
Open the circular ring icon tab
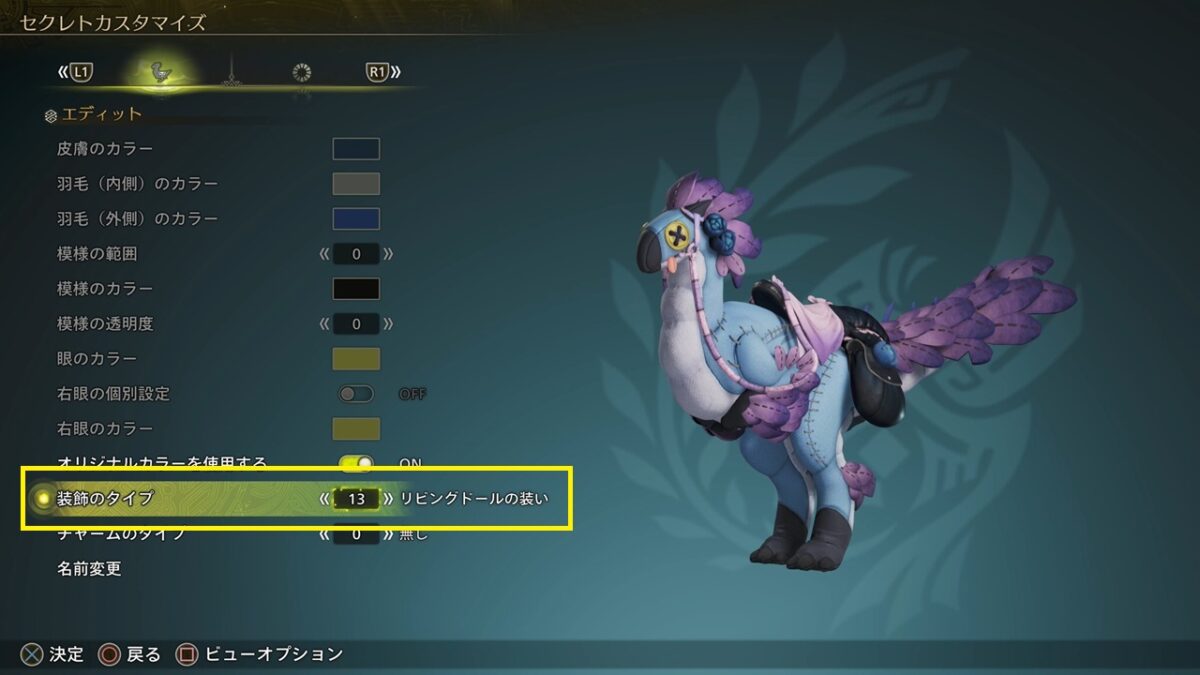point(301,72)
